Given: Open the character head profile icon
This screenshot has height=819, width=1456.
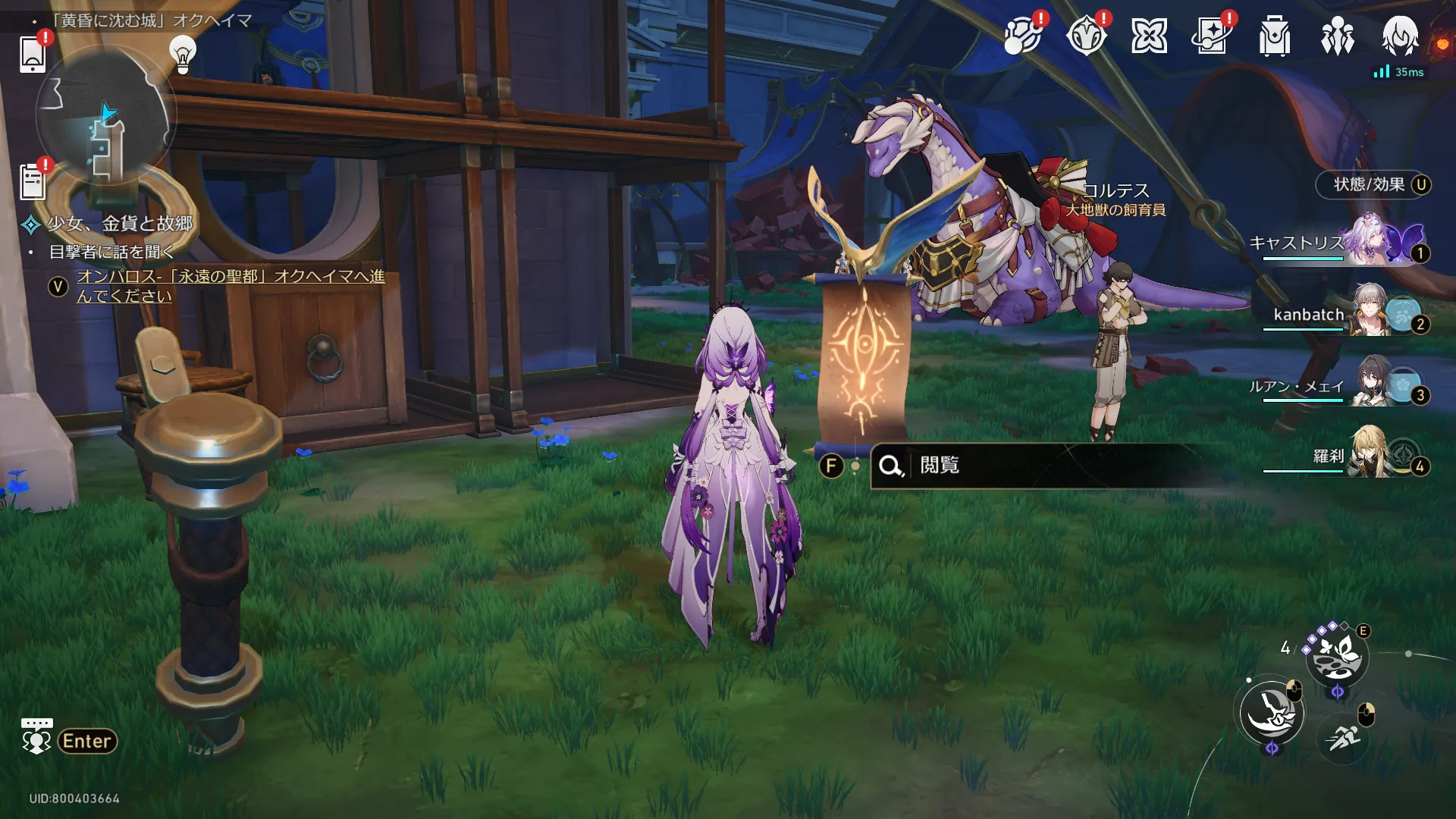Looking at the screenshot, I should point(1399,36).
